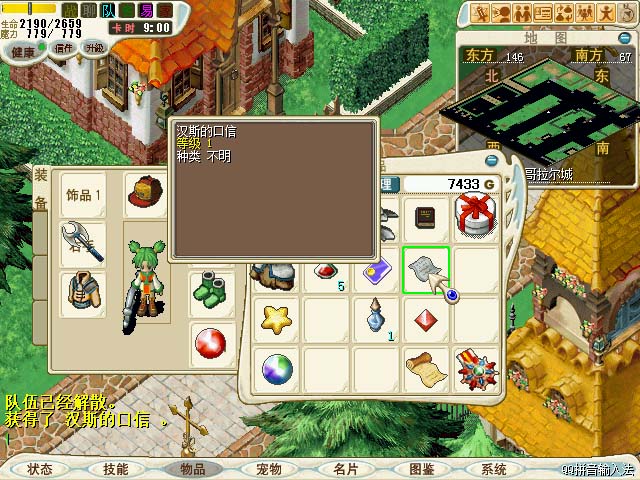
Task: Select the gift box with red ribbon
Action: pos(475,218)
